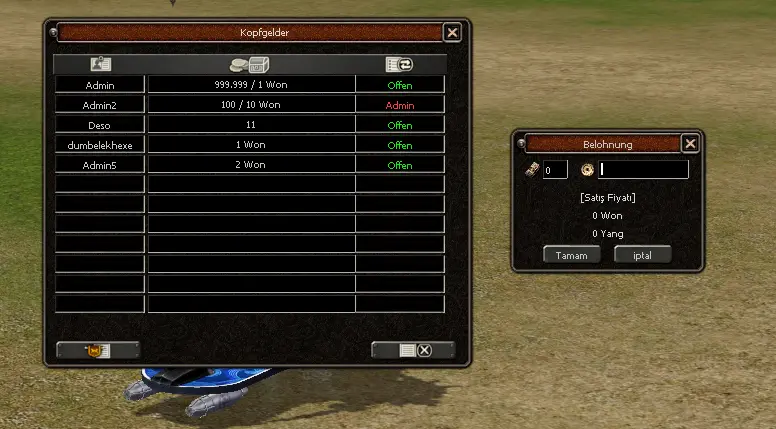
Task: Focus the Yang amount input field
Action: (x=643, y=170)
